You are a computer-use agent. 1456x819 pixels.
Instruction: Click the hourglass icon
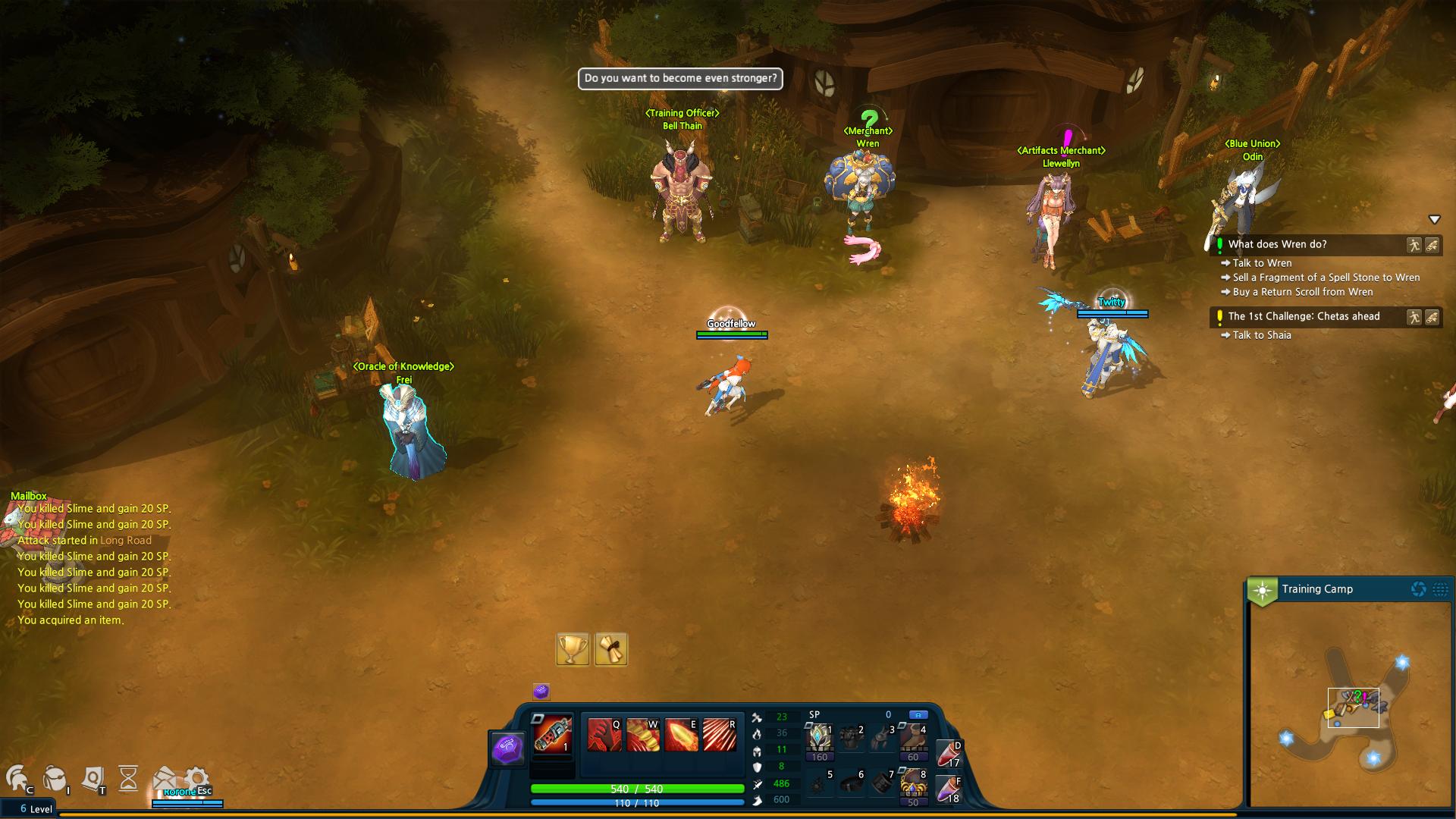(x=128, y=778)
